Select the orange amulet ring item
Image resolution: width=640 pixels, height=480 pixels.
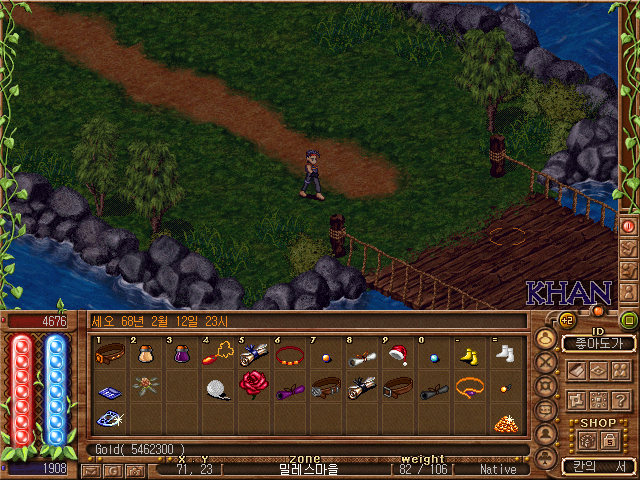469,386
